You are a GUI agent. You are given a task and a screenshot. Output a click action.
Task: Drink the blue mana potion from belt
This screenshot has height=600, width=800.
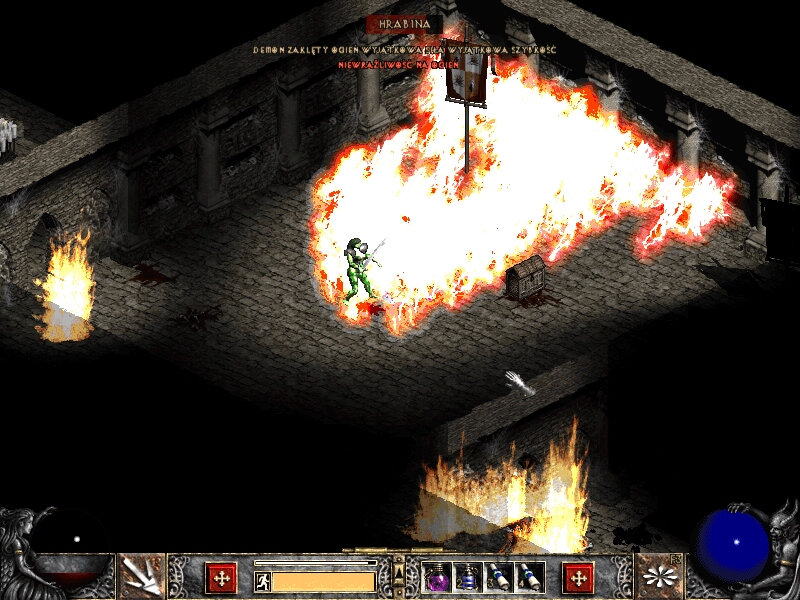[467, 577]
